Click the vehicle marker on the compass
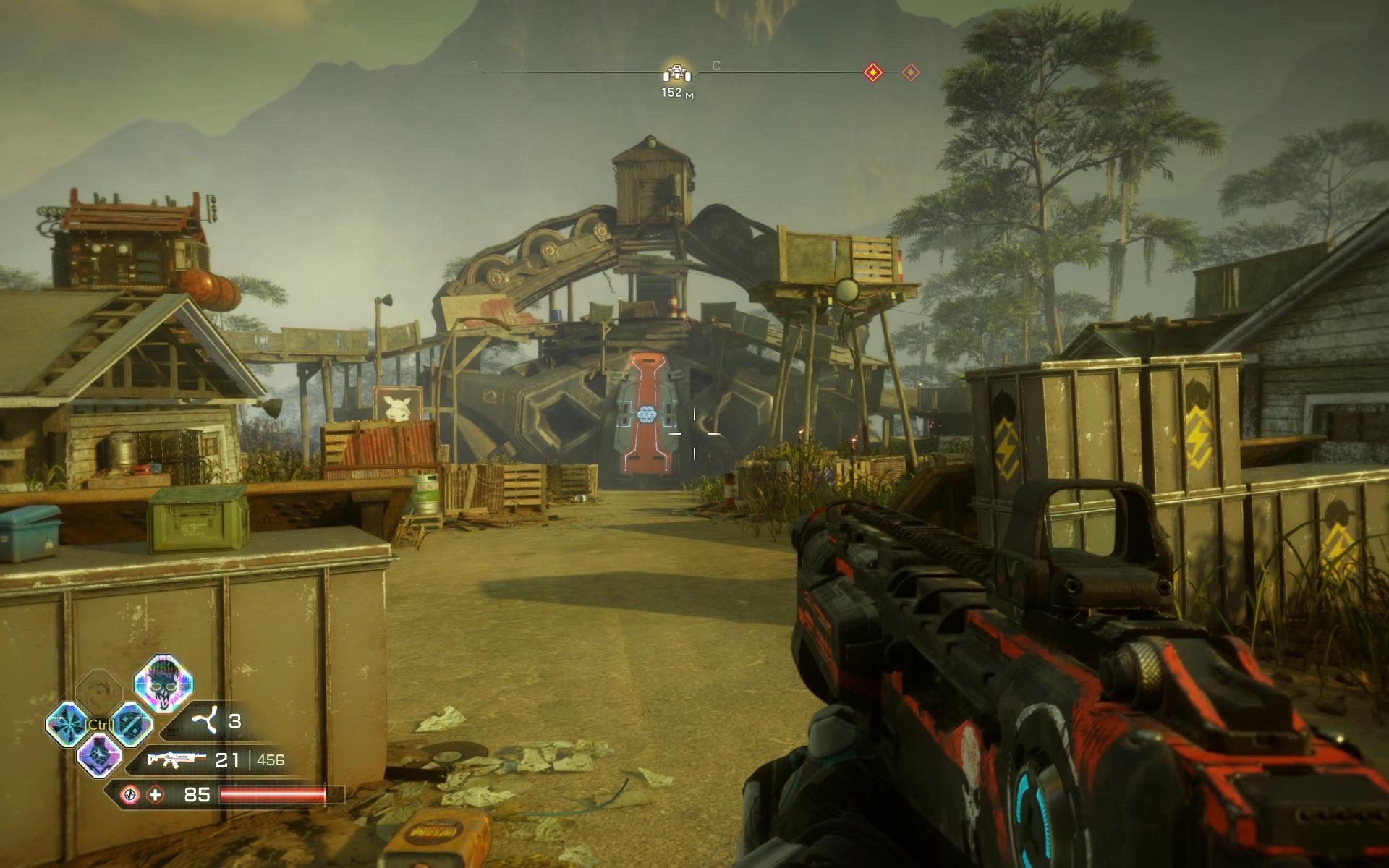 pos(677,74)
